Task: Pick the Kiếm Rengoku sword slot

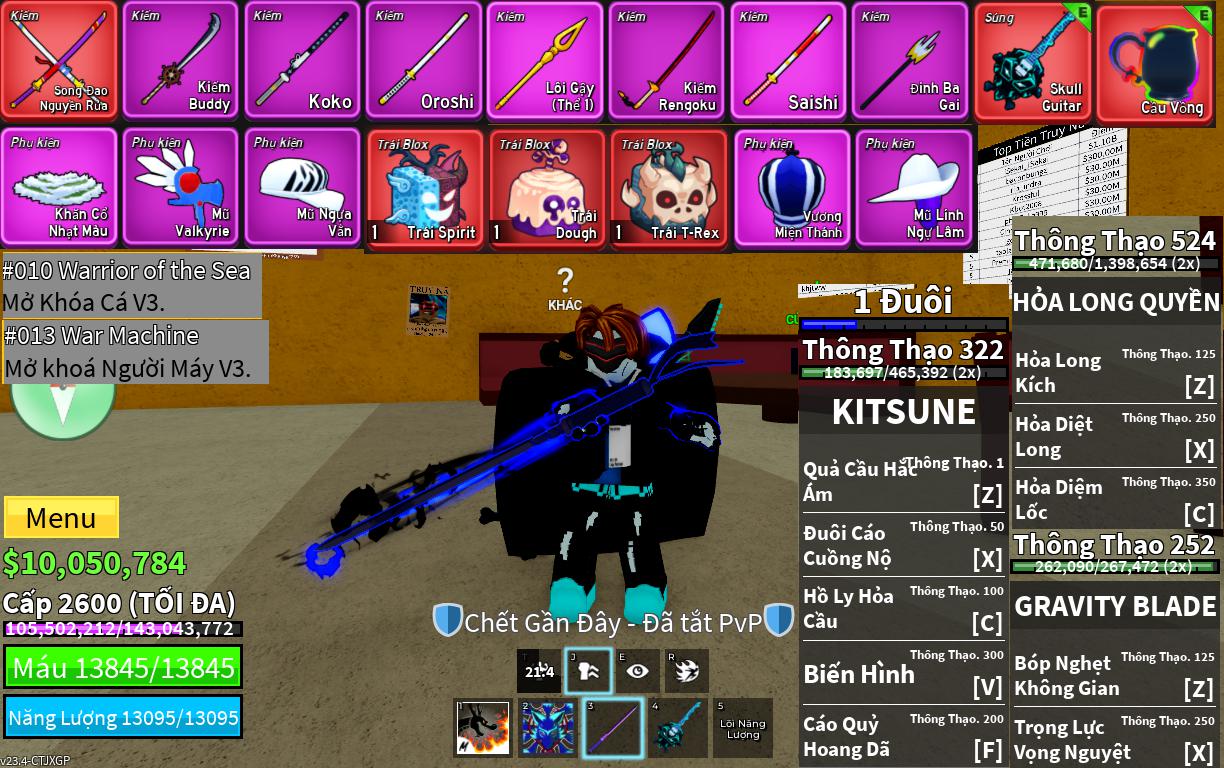Action: 666,61
